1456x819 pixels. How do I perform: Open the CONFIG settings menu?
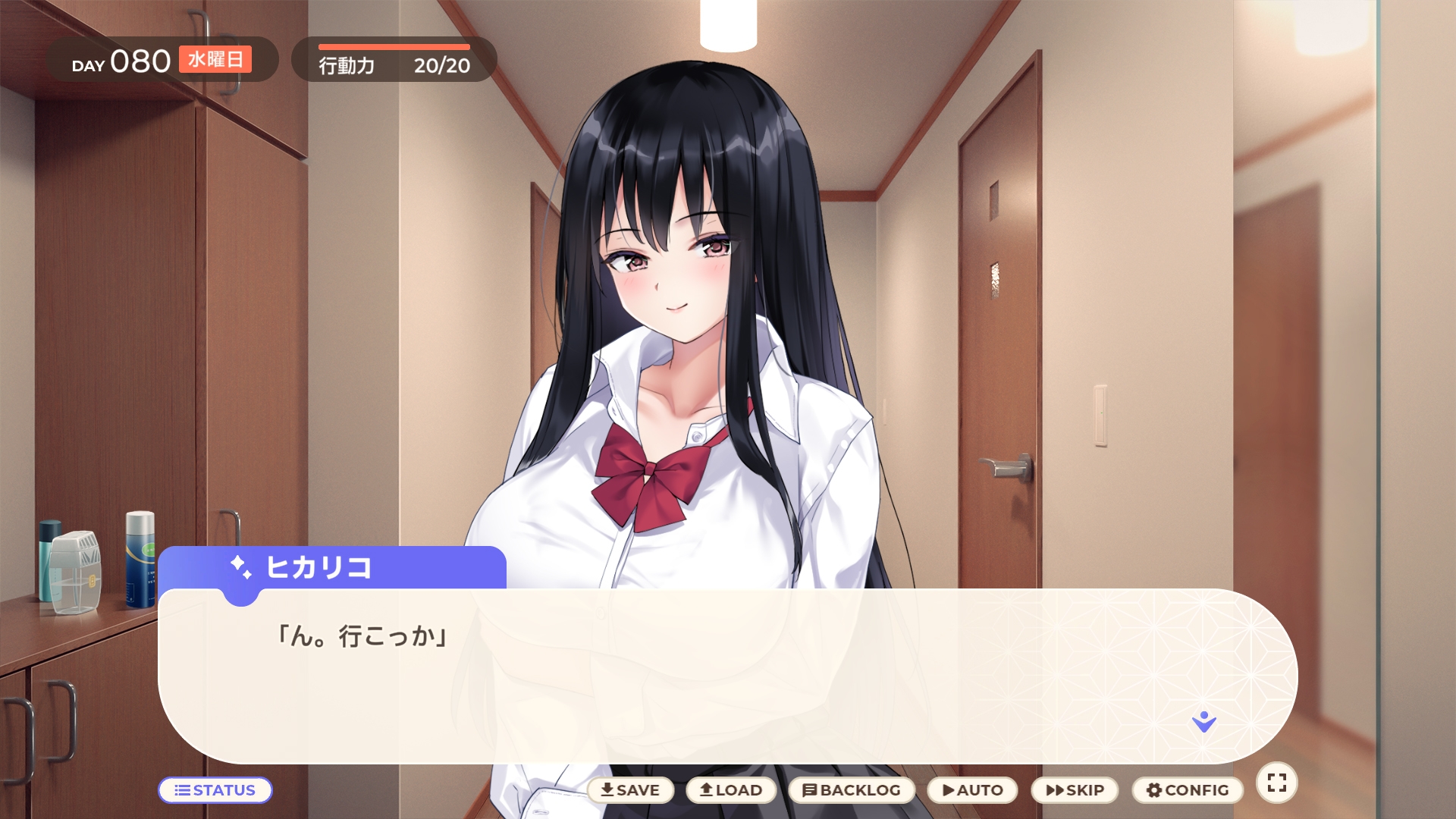1188,790
